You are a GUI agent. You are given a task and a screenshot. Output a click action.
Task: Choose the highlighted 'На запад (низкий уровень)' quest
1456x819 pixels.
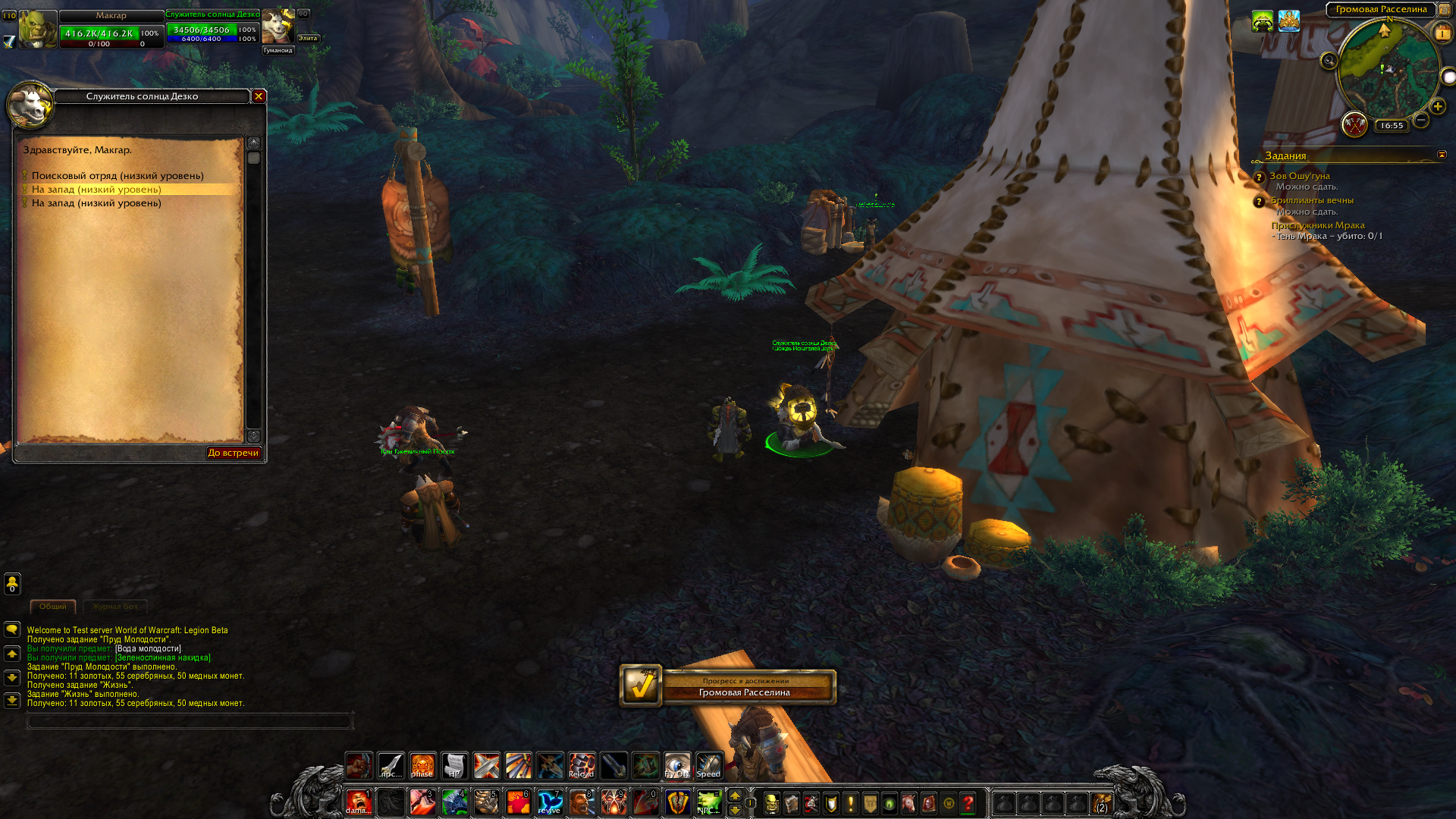pos(96,190)
